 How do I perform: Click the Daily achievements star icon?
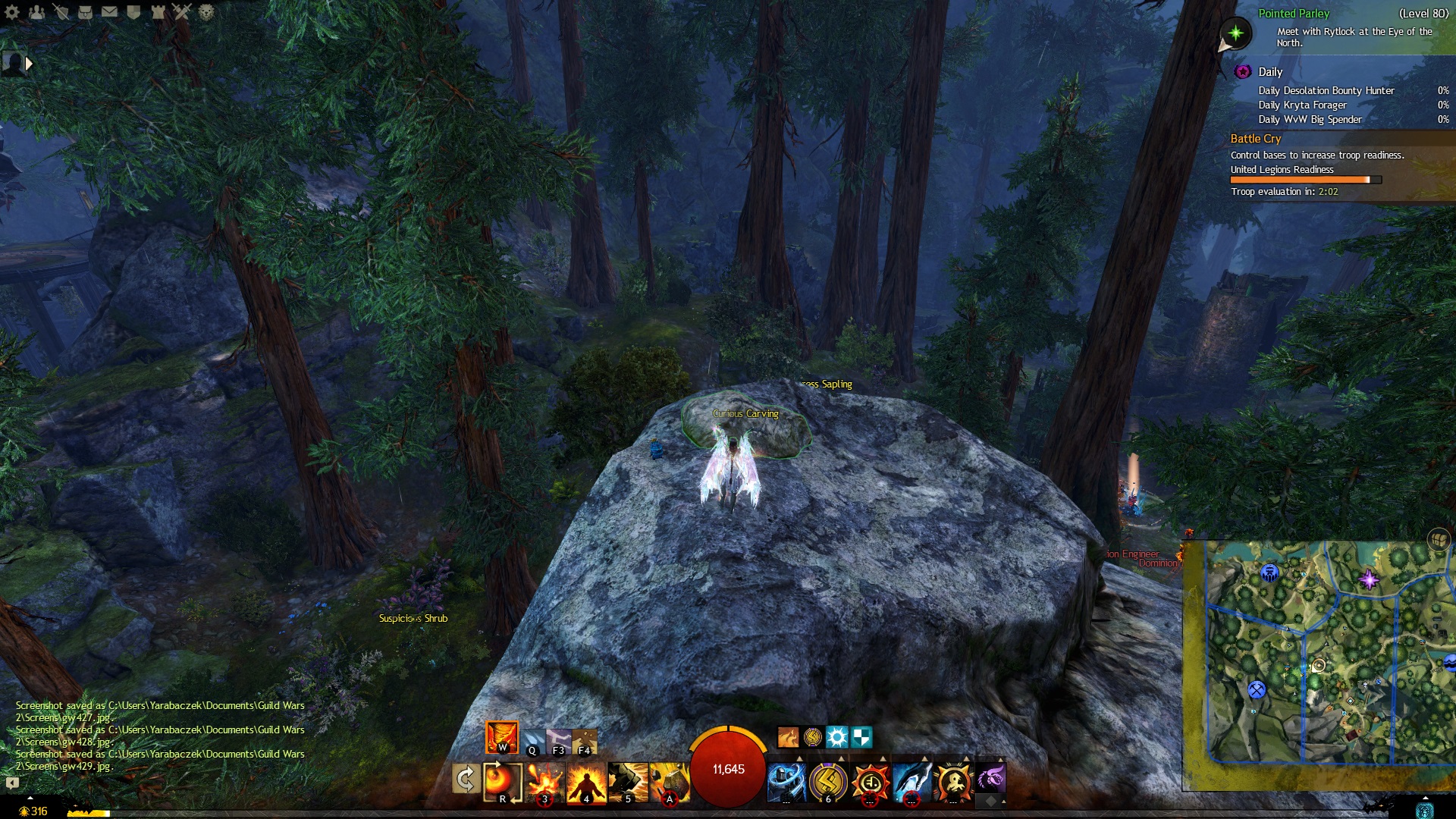(1242, 72)
